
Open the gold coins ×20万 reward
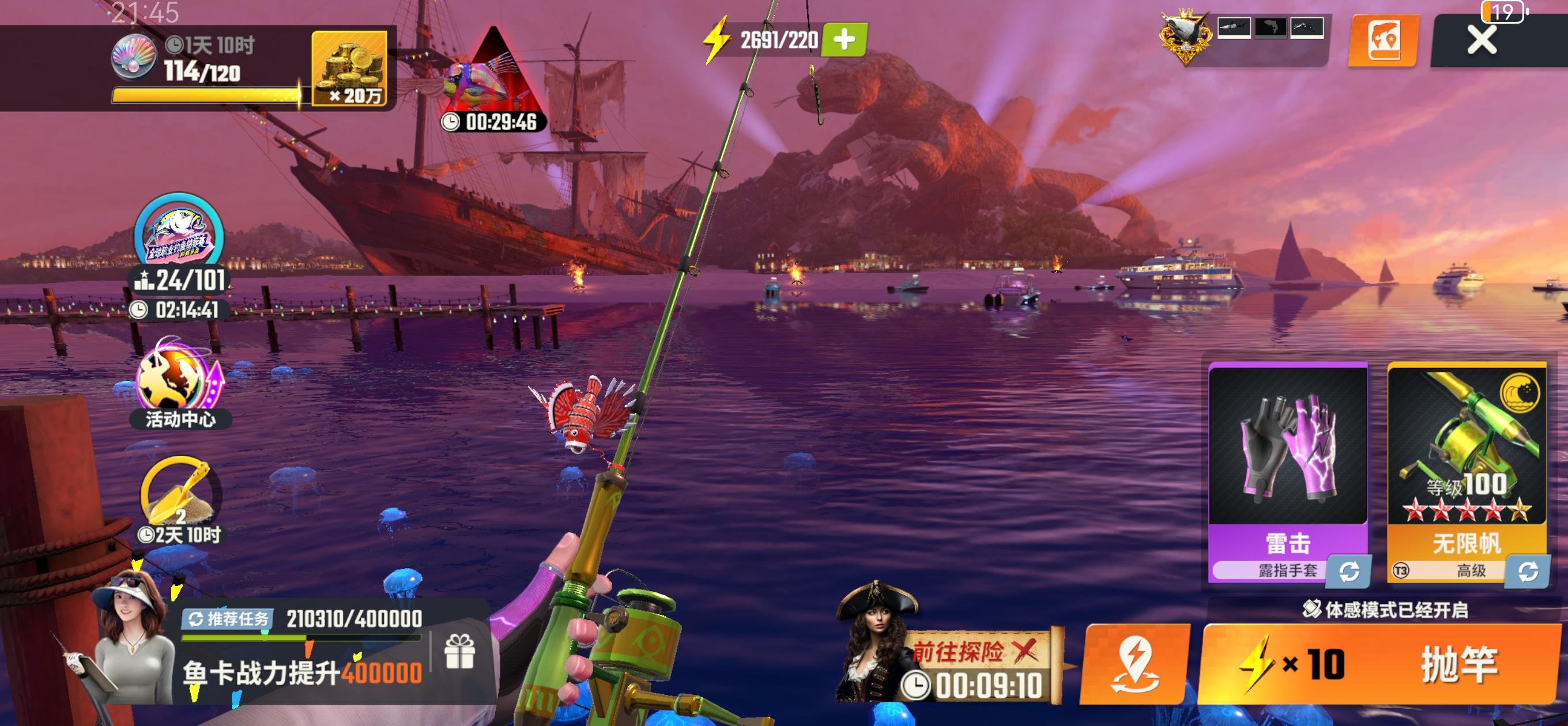(349, 68)
